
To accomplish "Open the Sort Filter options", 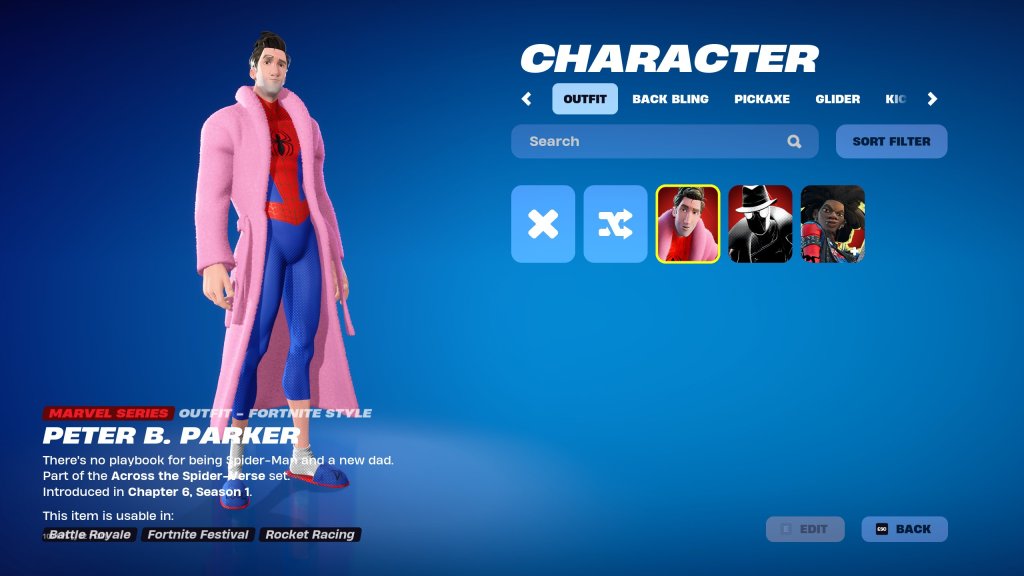I will [x=891, y=141].
